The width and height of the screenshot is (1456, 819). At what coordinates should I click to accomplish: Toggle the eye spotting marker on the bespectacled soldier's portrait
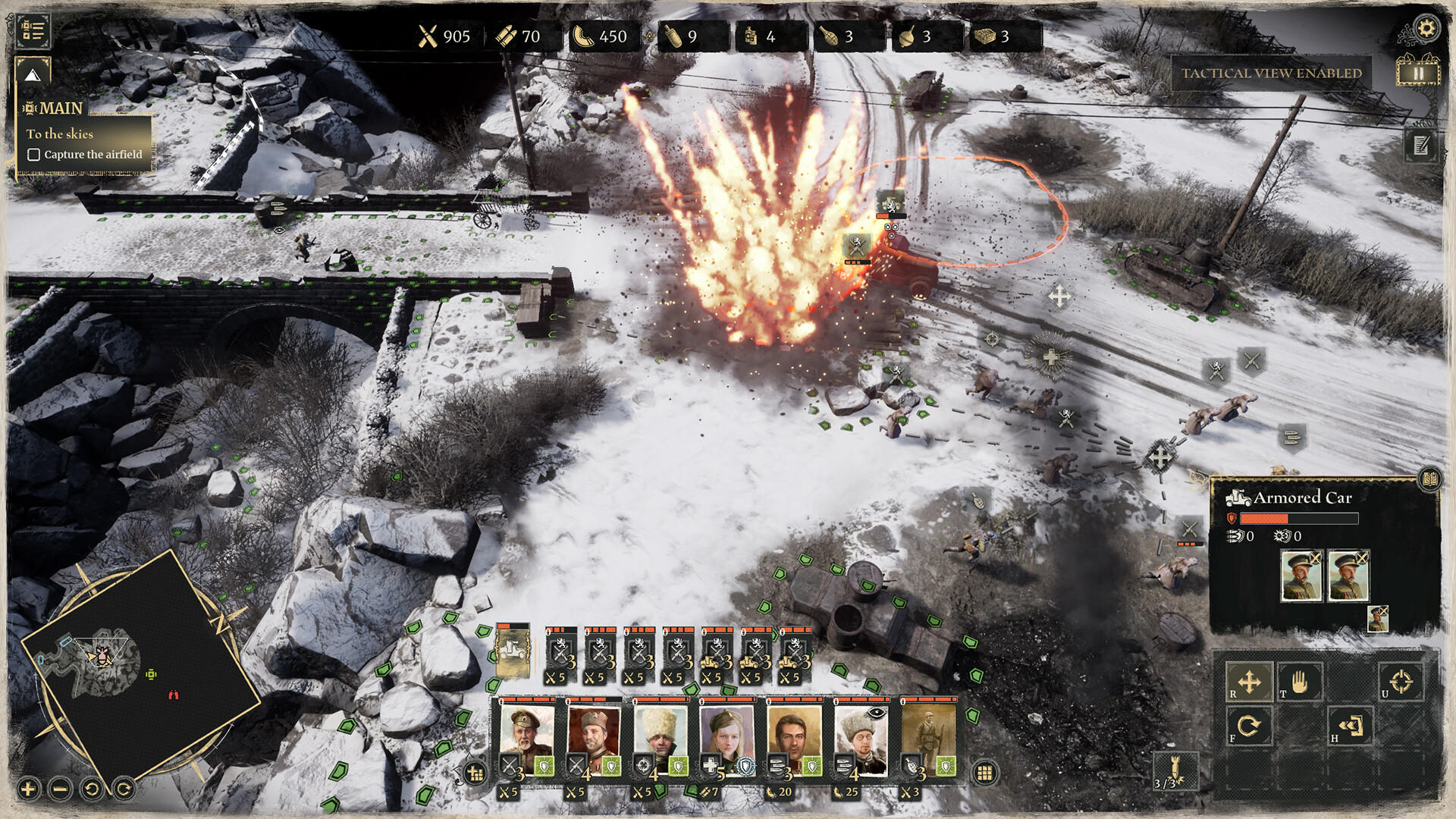tap(877, 712)
